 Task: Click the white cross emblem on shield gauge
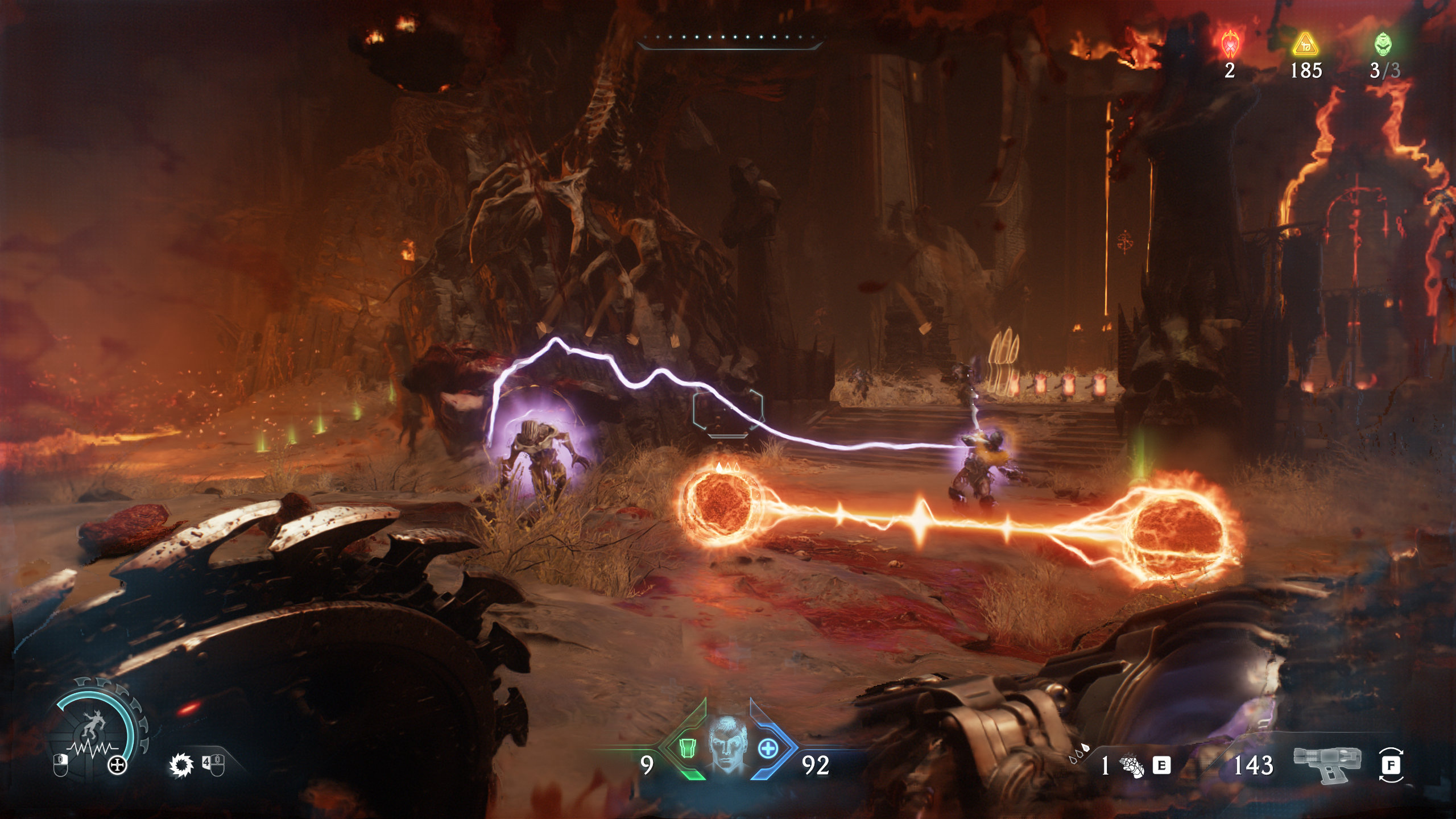click(x=117, y=766)
